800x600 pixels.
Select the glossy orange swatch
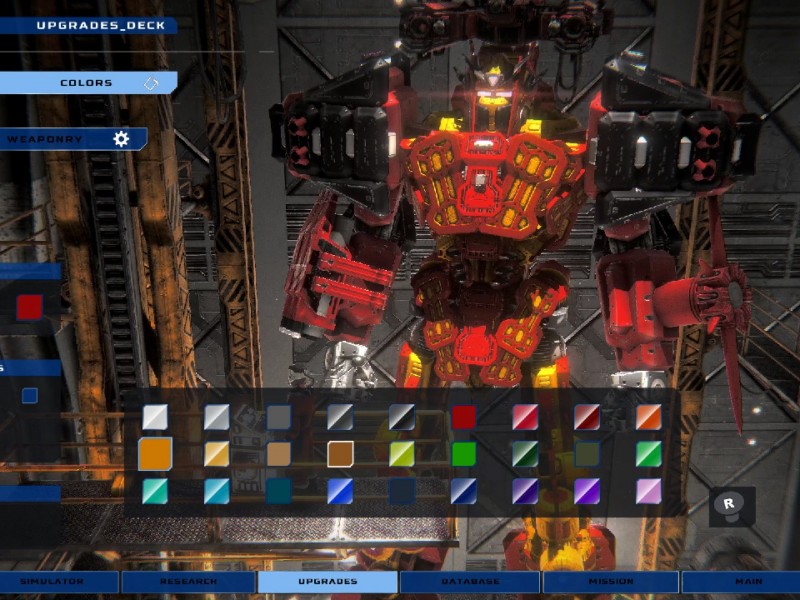click(649, 417)
